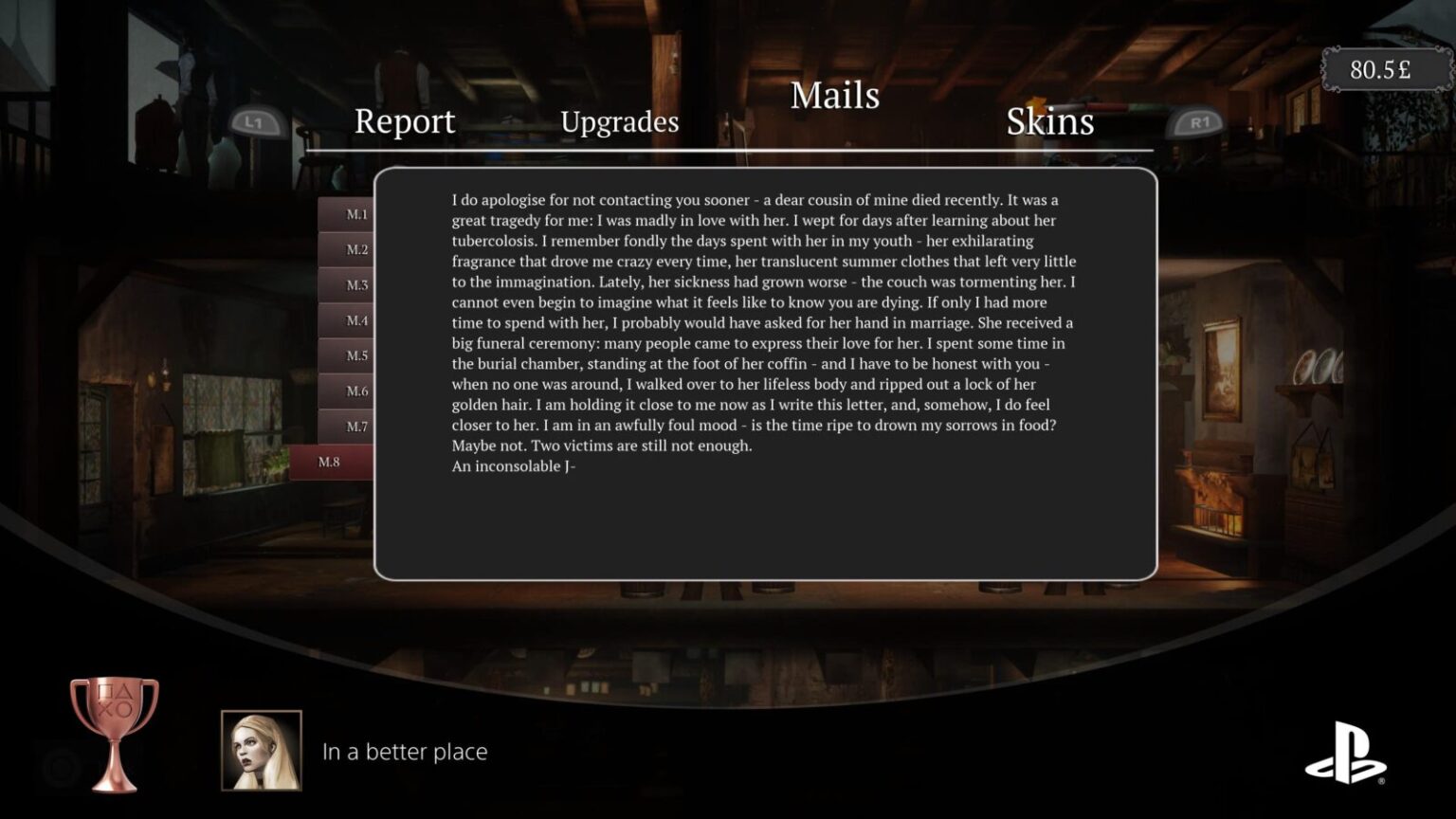Select the Skins tab
The width and height of the screenshot is (1456, 819).
pyautogui.click(x=1050, y=121)
